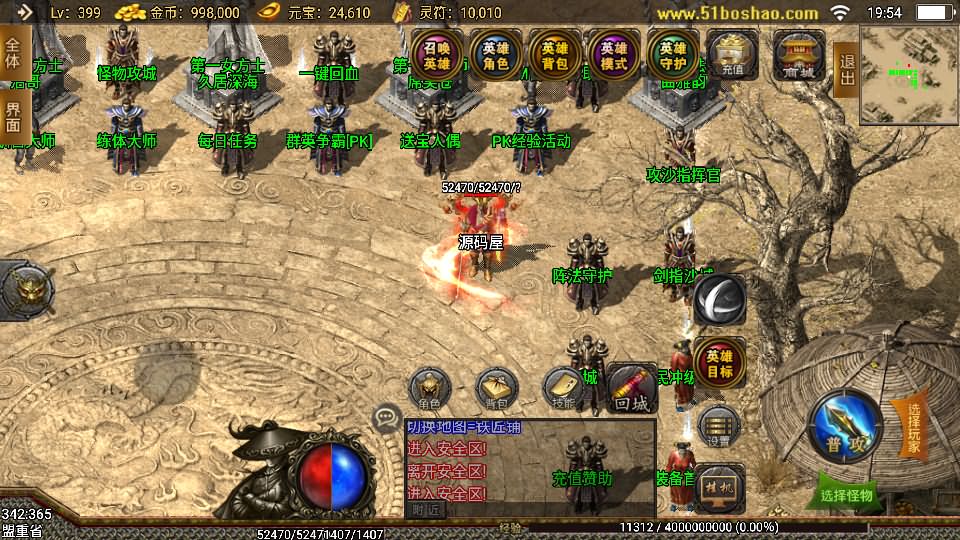Click the 退出 exit tab

point(846,70)
